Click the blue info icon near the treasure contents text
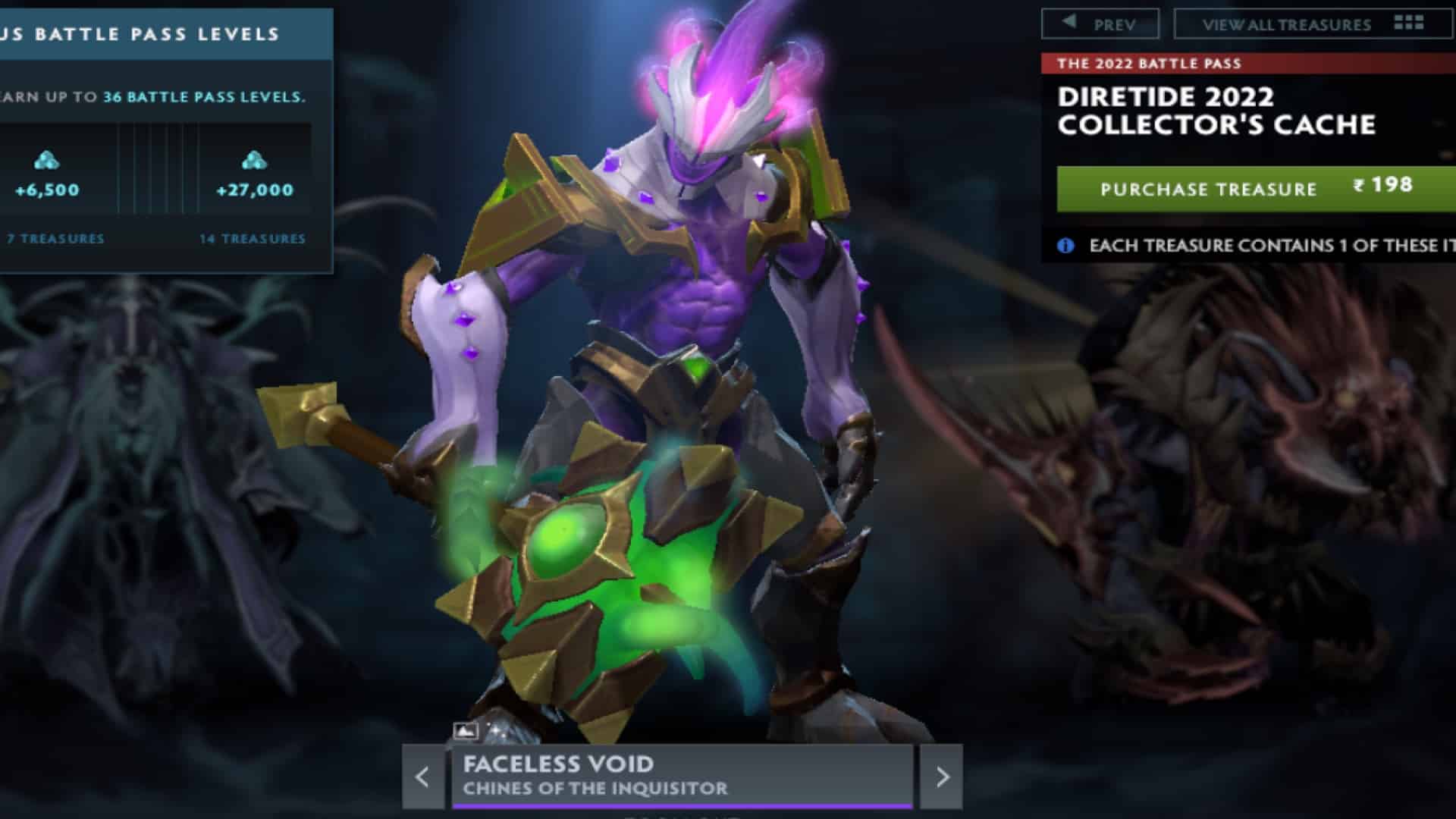The height and width of the screenshot is (819, 1456). coord(1065,246)
